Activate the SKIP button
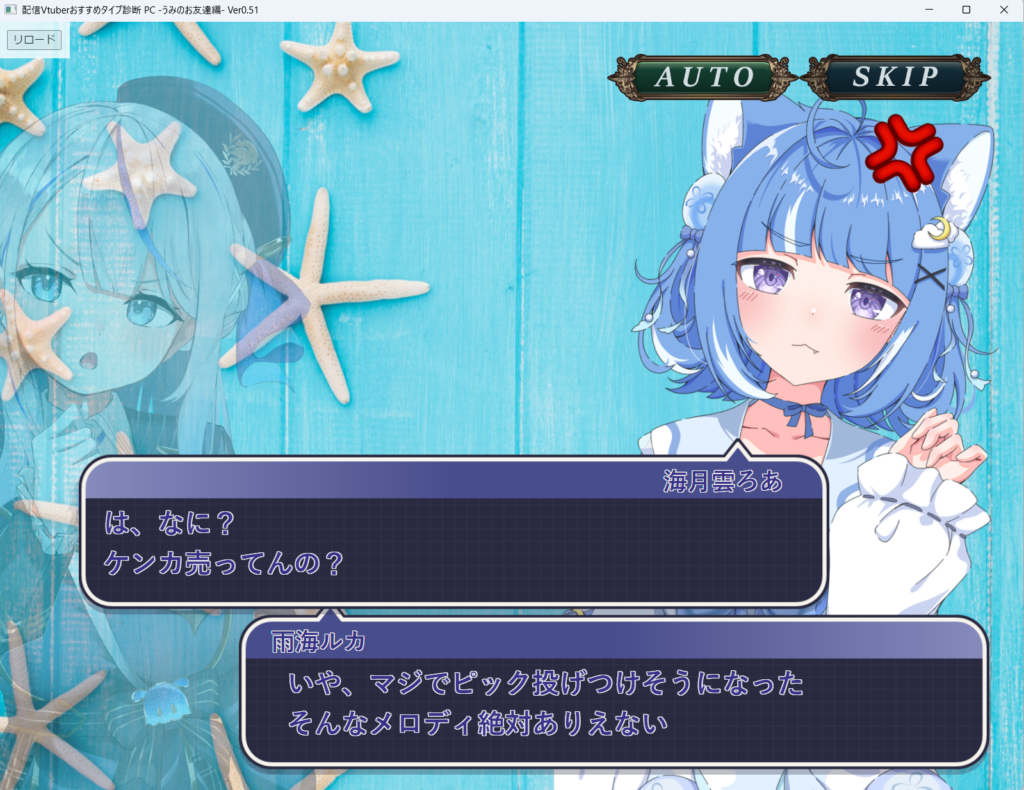1024x790 pixels. [895, 77]
